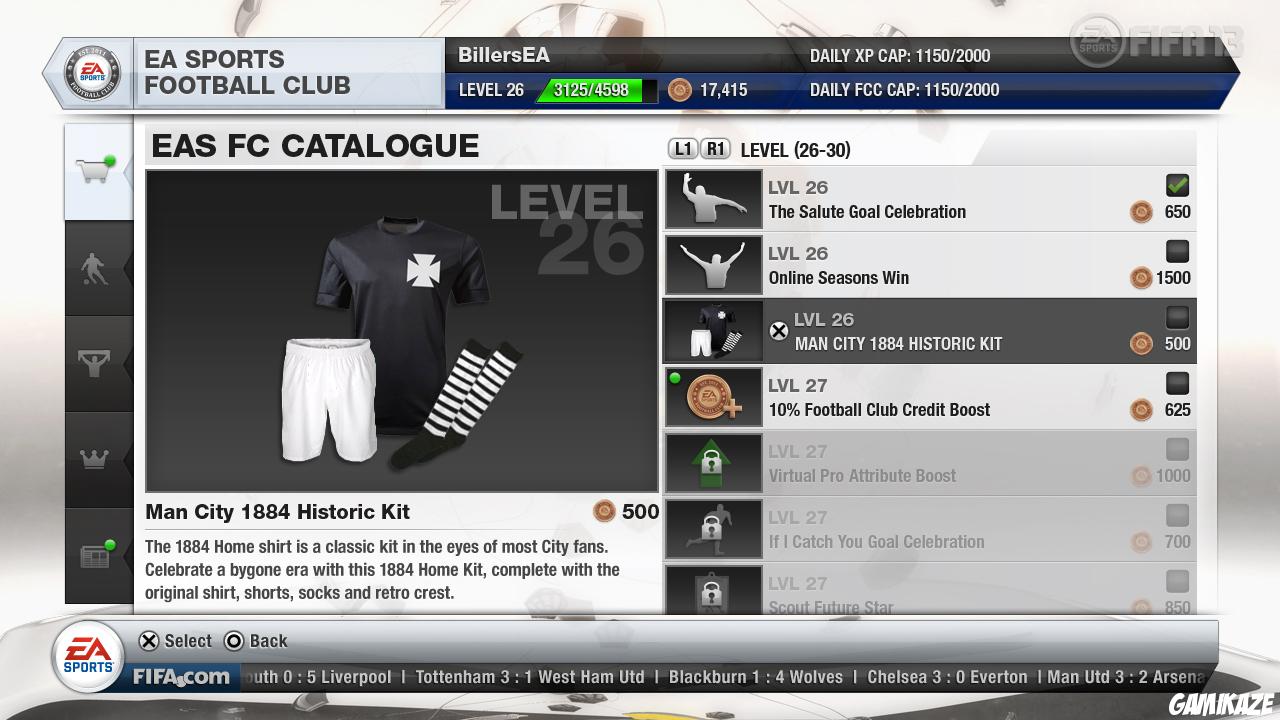Check the Online Seasons Win purchase box
The image size is (1280, 720).
click(x=1177, y=251)
